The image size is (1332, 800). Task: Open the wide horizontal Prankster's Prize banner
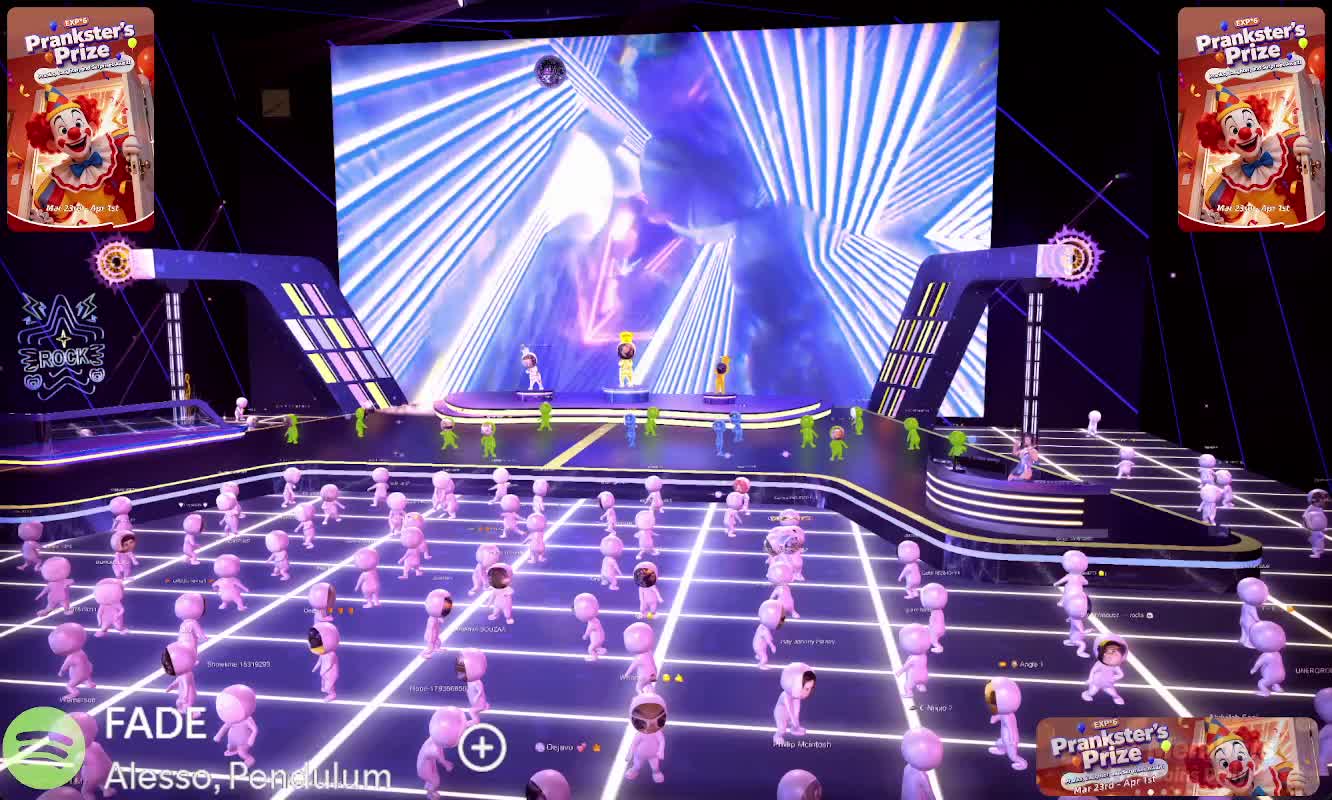(1176, 756)
